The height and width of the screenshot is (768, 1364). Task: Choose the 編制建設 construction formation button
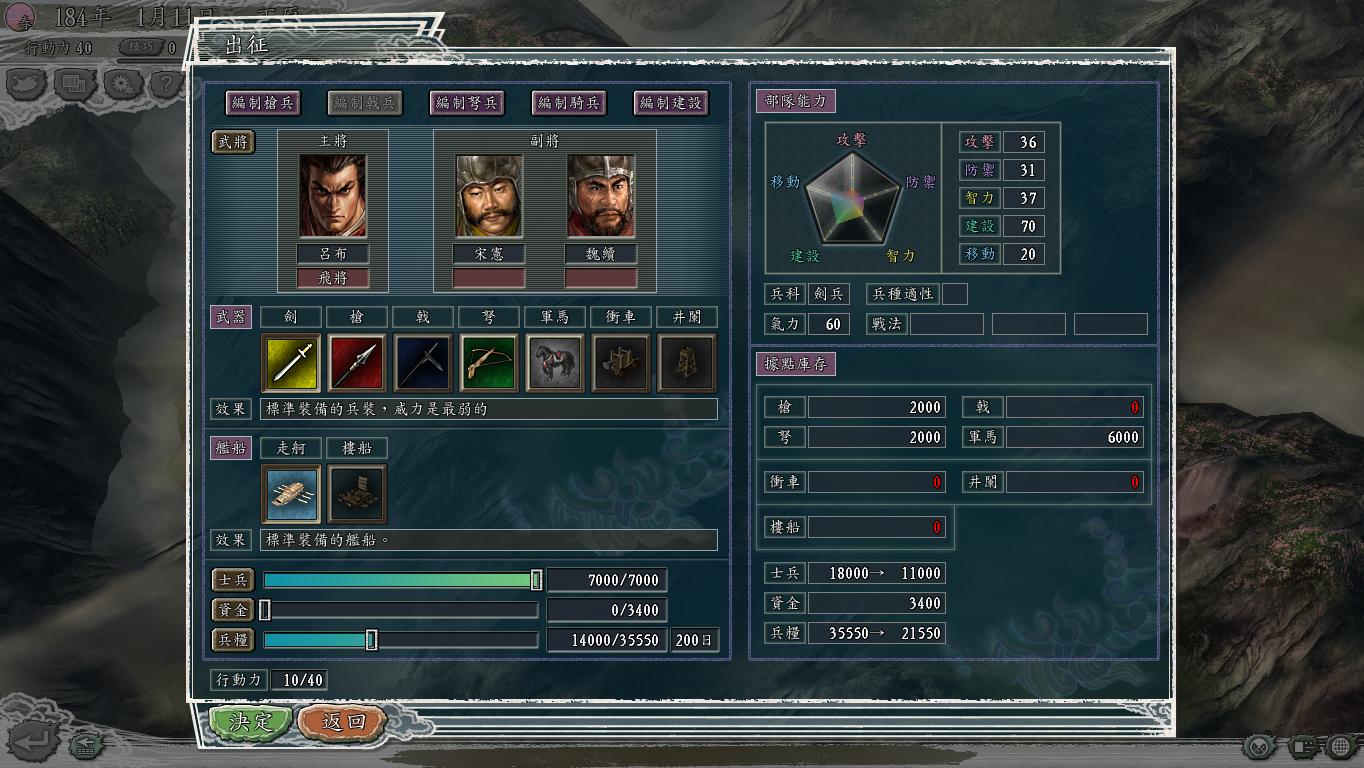pos(671,102)
